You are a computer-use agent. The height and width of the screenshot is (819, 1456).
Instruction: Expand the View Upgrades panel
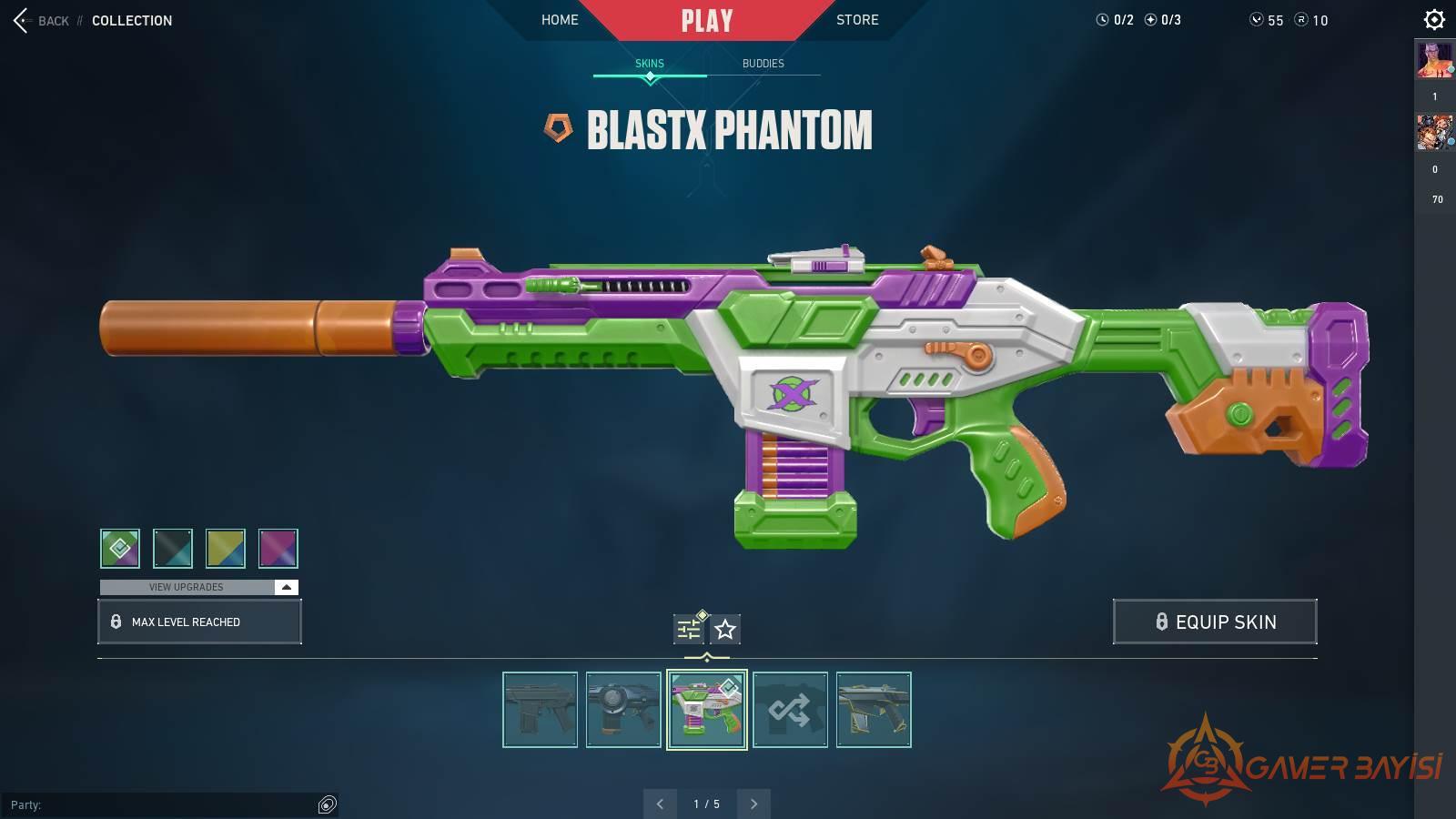click(198, 587)
